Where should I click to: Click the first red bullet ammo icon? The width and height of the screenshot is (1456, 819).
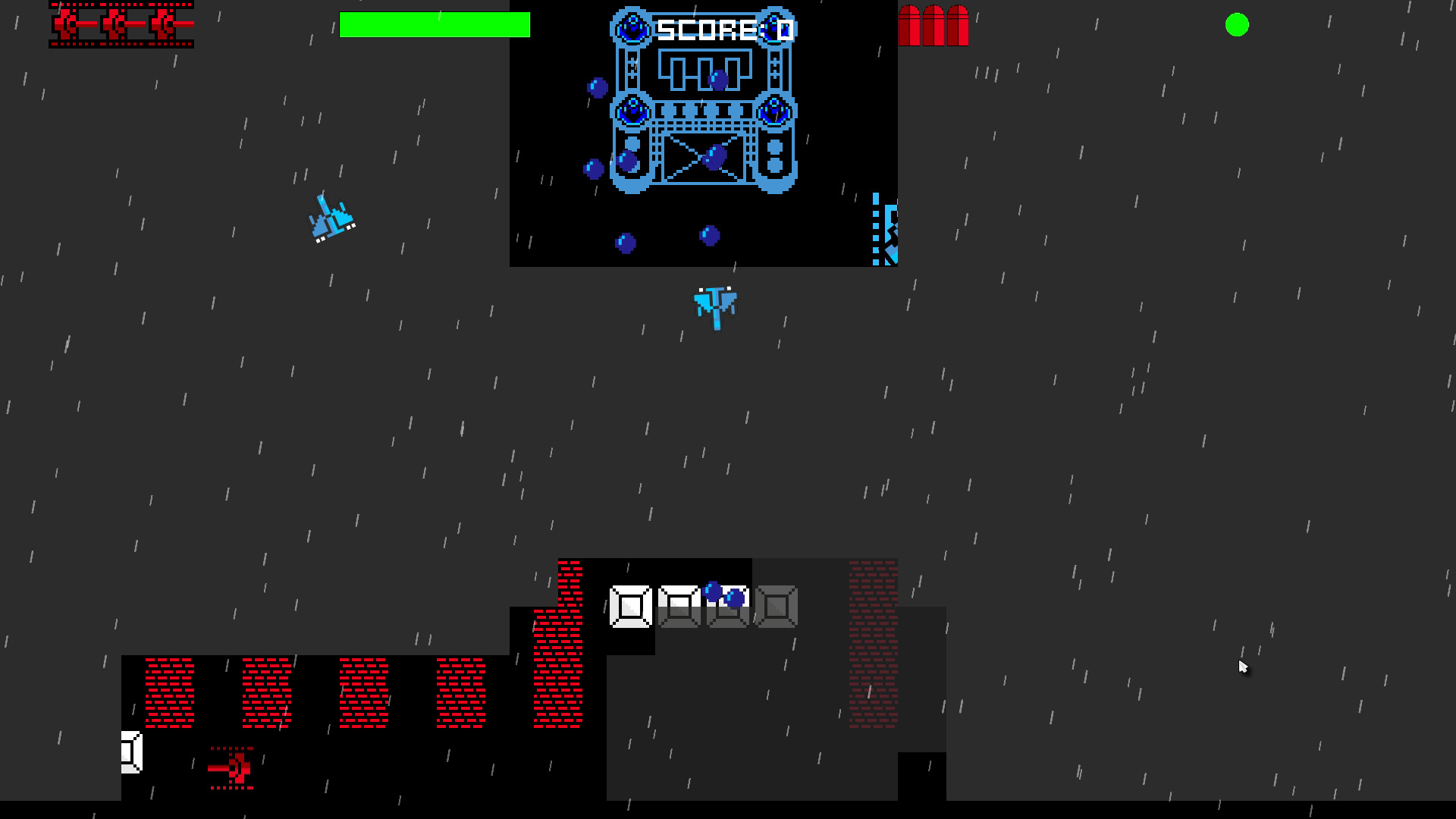910,25
